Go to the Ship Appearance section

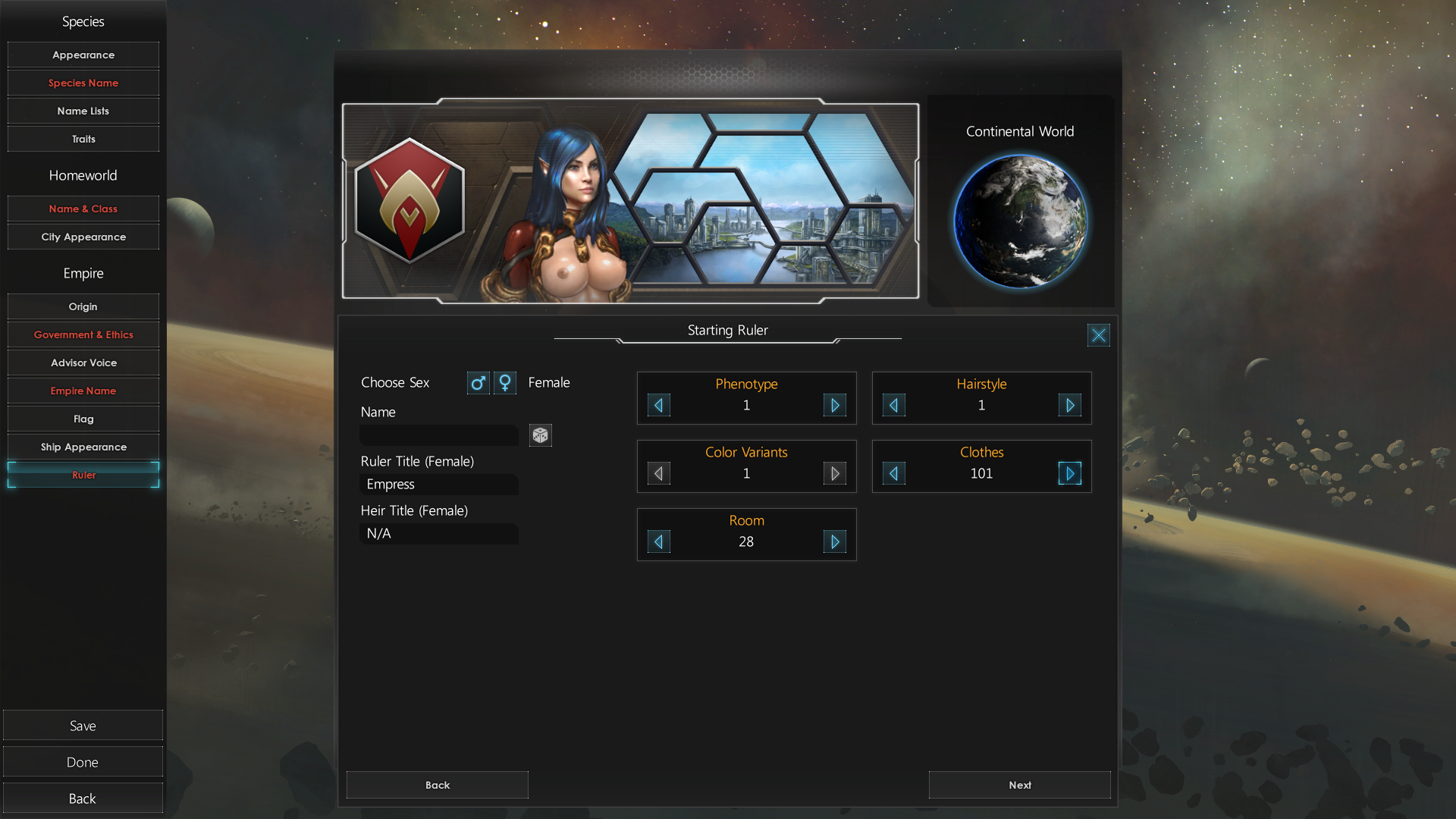(83, 447)
